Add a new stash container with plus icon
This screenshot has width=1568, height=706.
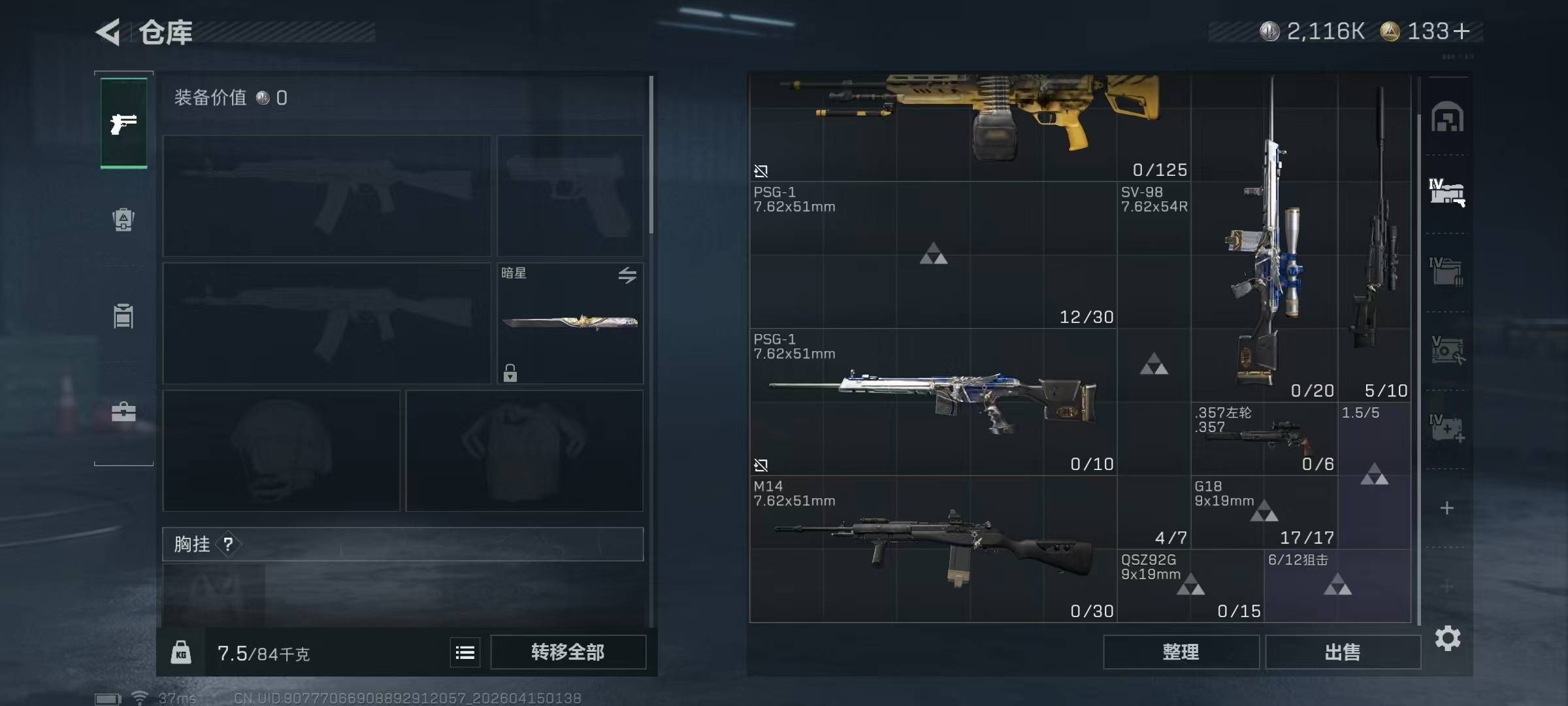click(x=1447, y=508)
